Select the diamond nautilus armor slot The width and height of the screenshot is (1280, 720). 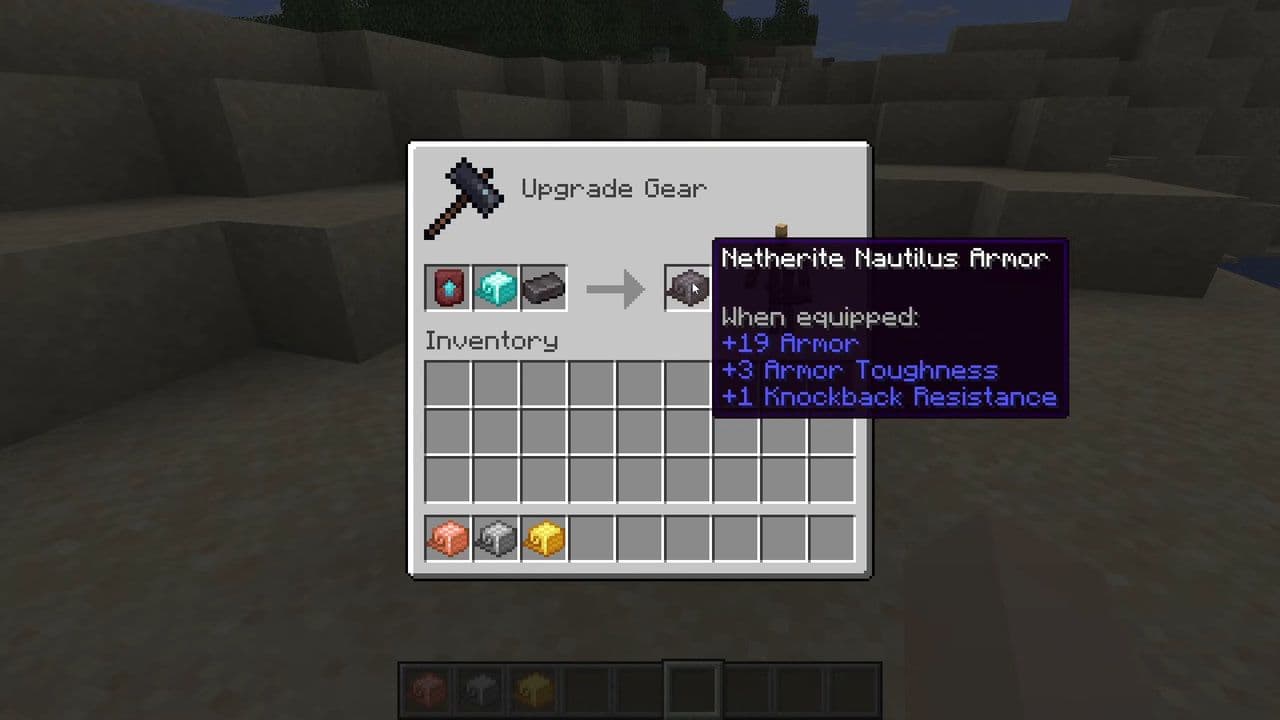tap(495, 289)
